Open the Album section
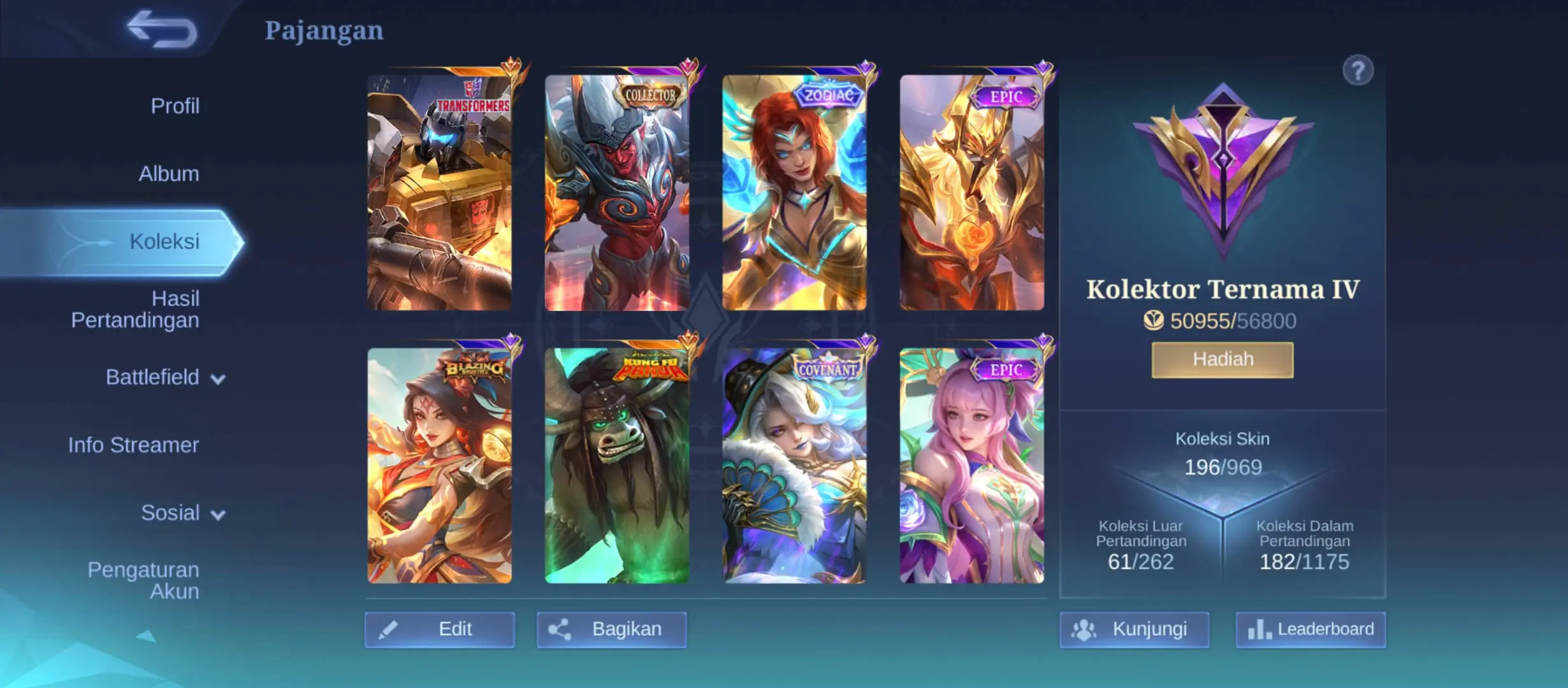This screenshot has width=1568, height=688. click(x=168, y=173)
